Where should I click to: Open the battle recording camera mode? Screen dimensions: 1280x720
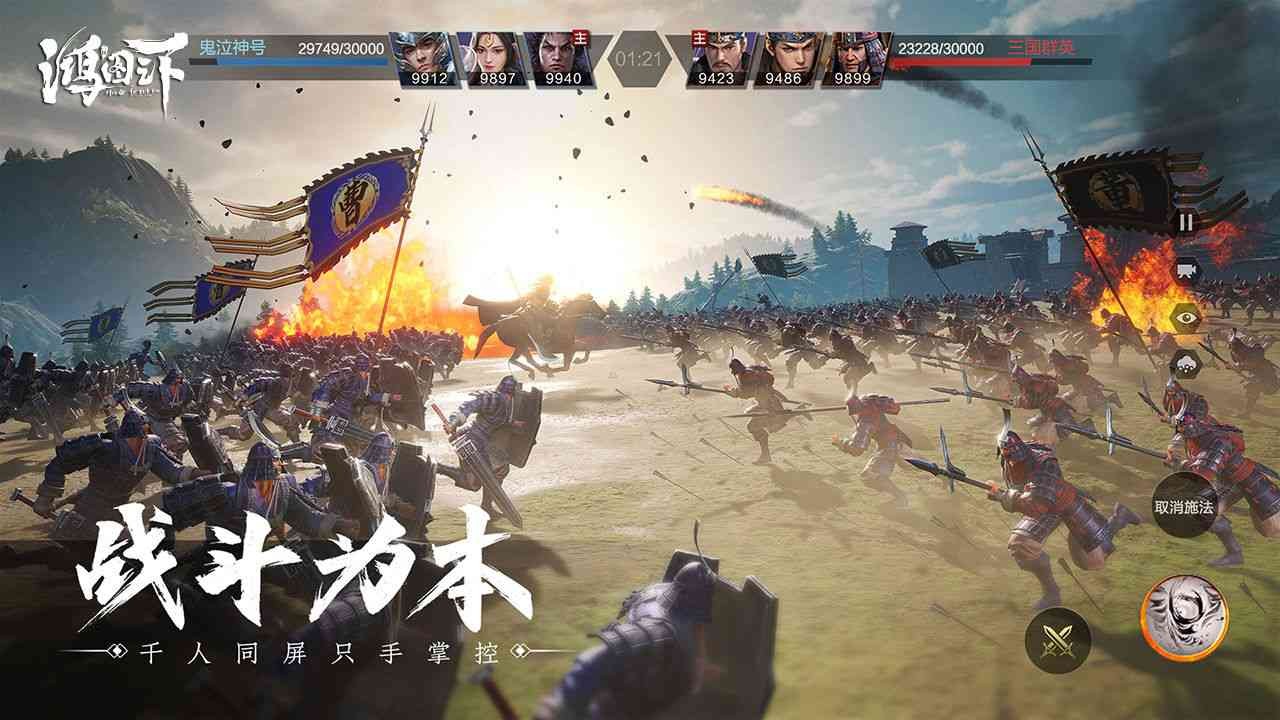click(1184, 270)
